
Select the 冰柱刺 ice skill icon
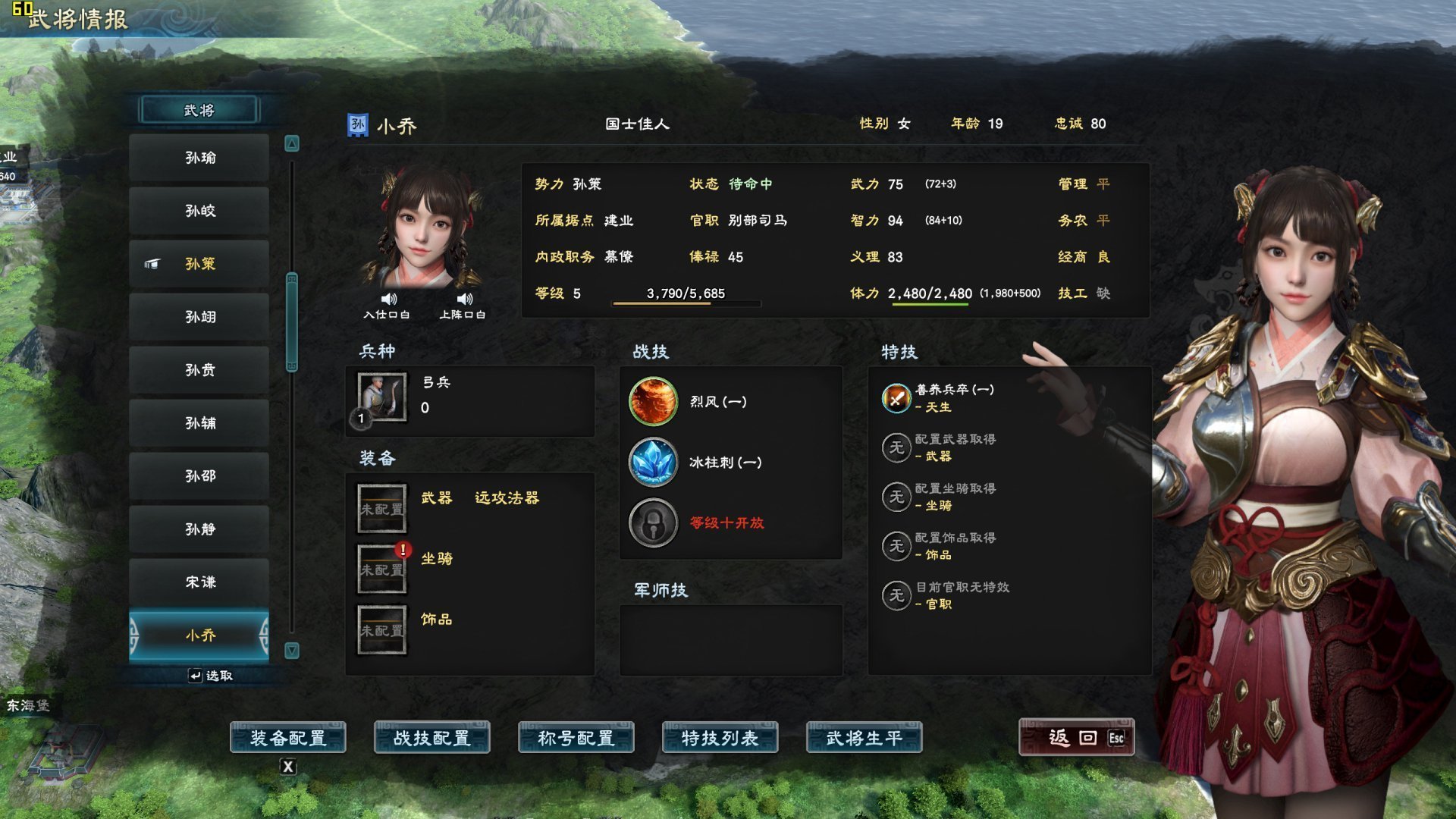click(x=653, y=463)
